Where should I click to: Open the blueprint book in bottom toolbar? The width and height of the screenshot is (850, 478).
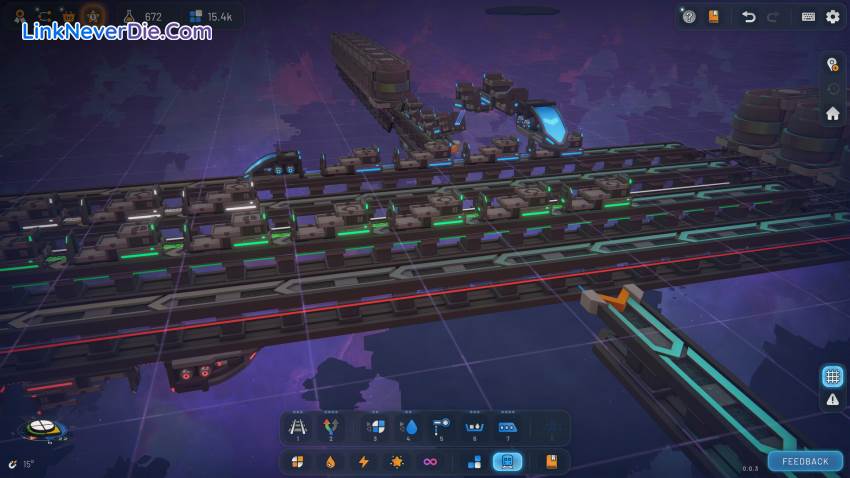click(x=551, y=462)
